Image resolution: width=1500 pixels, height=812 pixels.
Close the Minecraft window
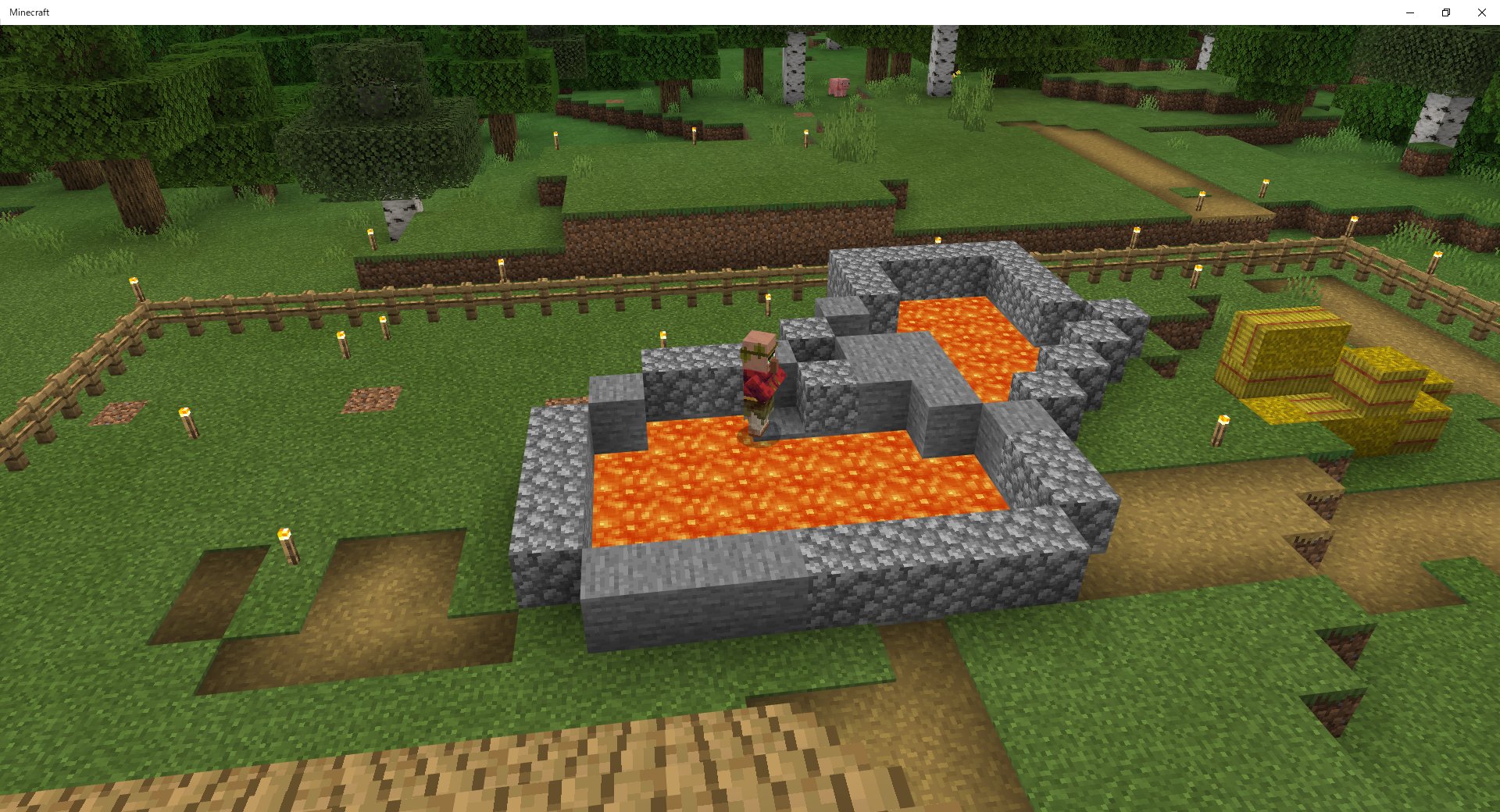1481,12
